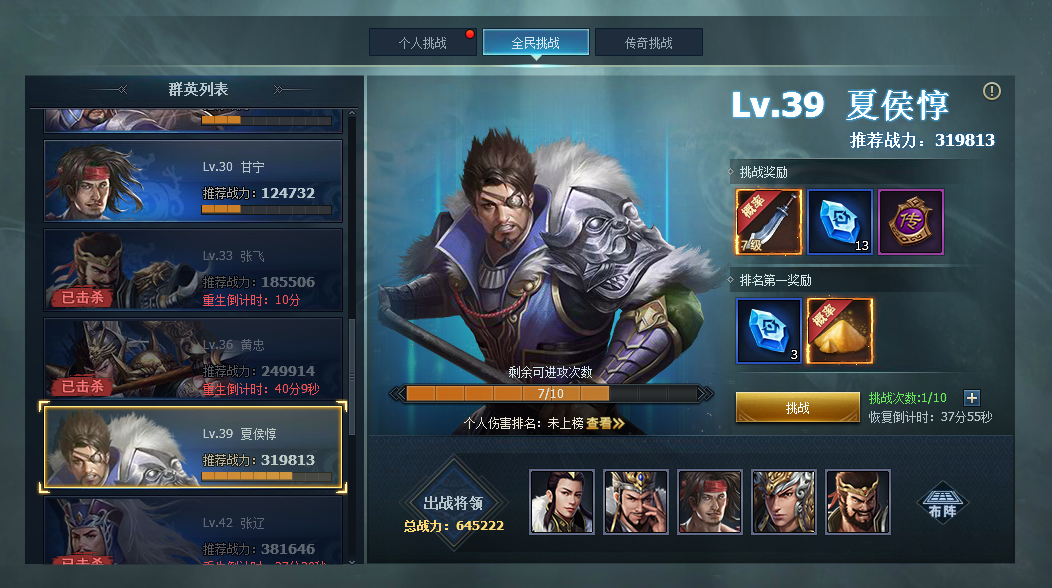Pick Lv.36 黄忠 in the list
The width and height of the screenshot is (1052, 588).
(193, 358)
